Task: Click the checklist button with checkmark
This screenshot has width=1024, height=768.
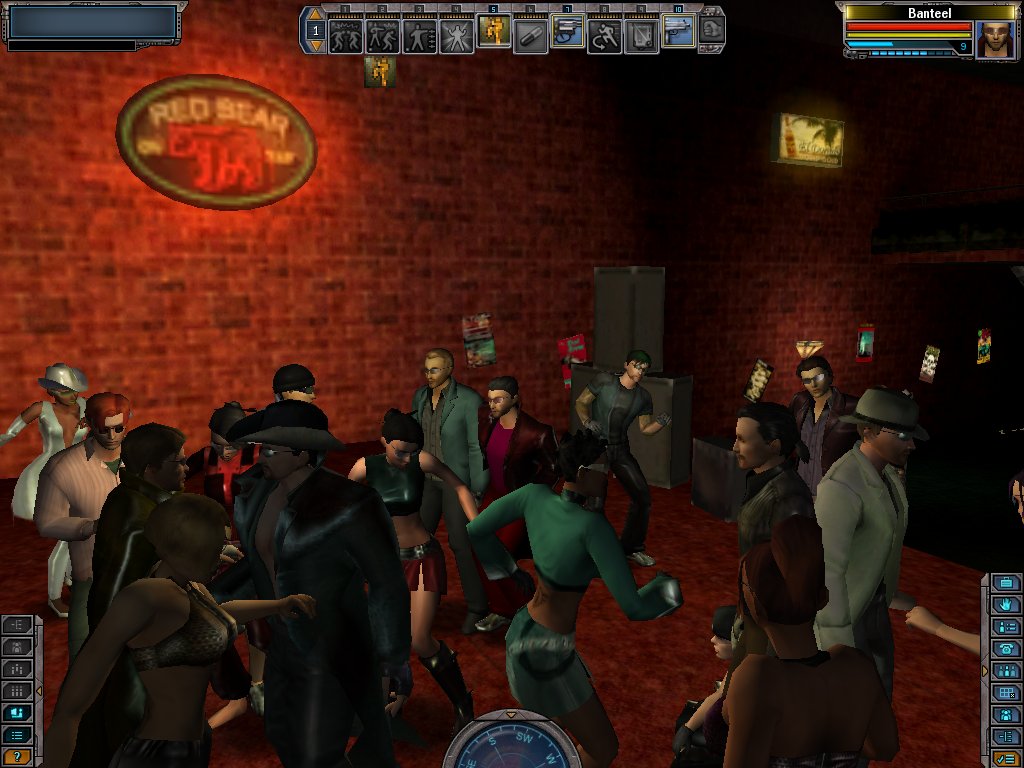Action: click(x=1005, y=757)
